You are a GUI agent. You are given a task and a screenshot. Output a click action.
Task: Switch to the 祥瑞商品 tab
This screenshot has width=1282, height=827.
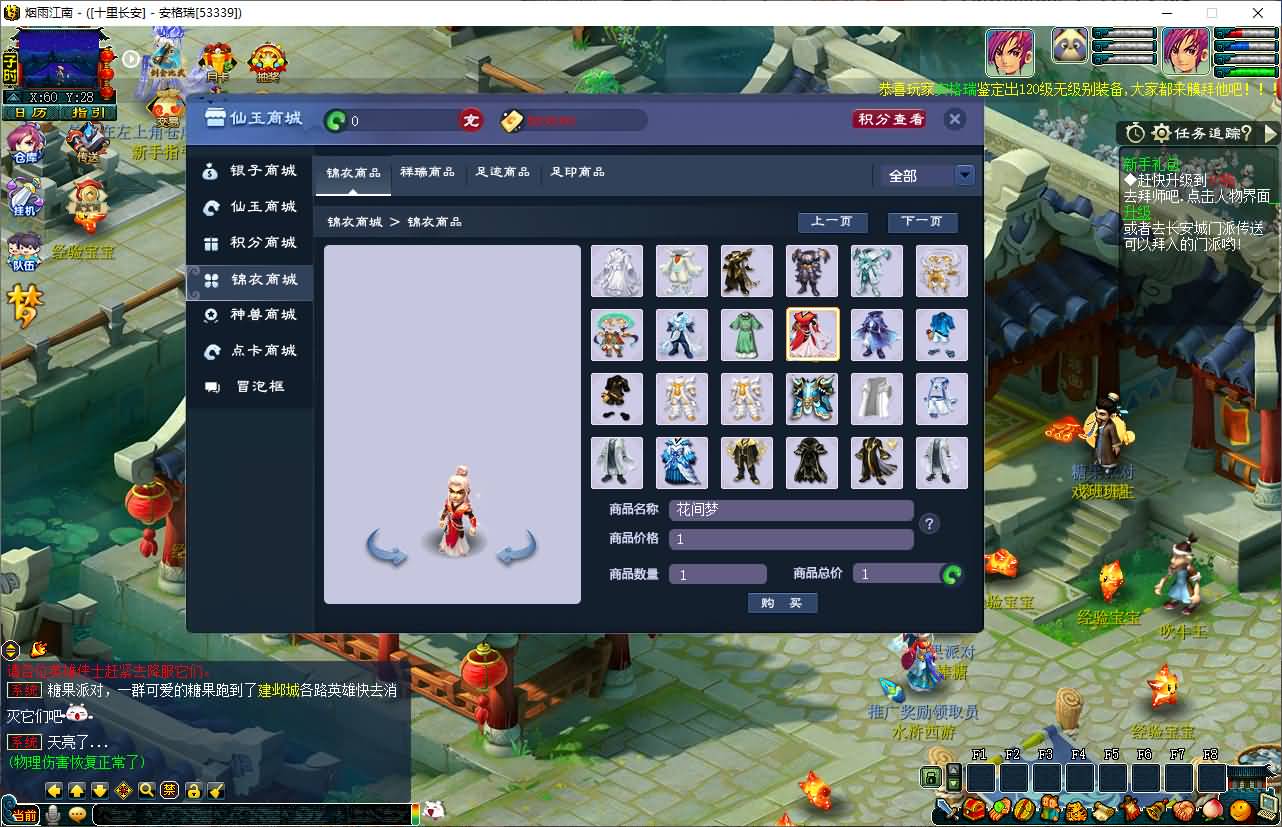[427, 172]
